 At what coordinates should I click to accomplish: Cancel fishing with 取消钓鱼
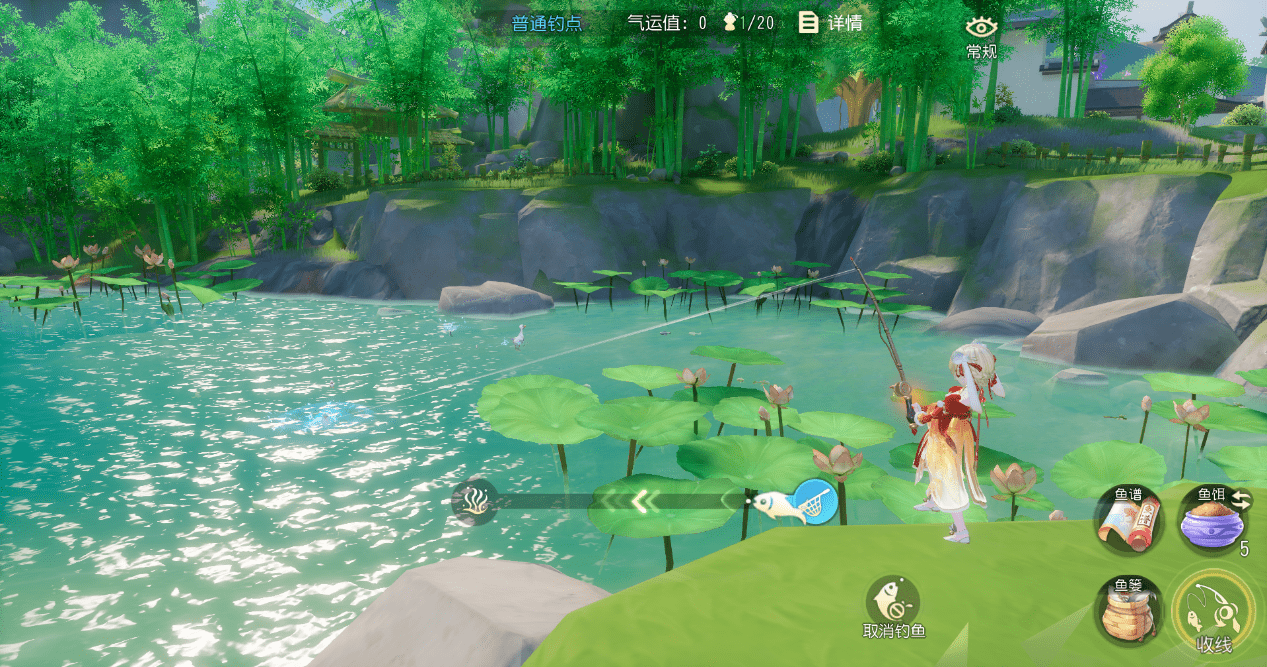click(x=894, y=607)
